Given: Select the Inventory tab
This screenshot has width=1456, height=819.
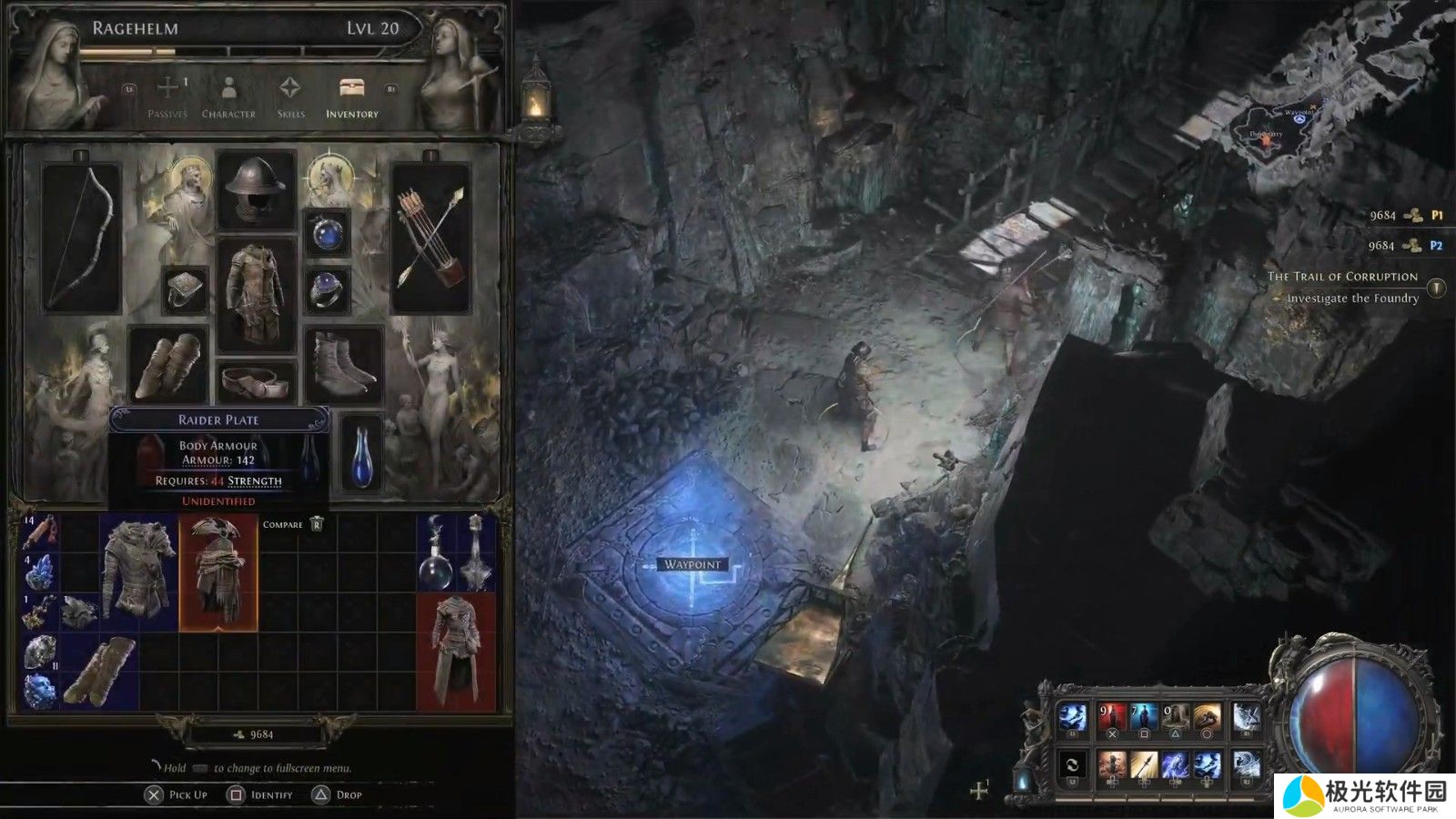Looking at the screenshot, I should point(351,96).
